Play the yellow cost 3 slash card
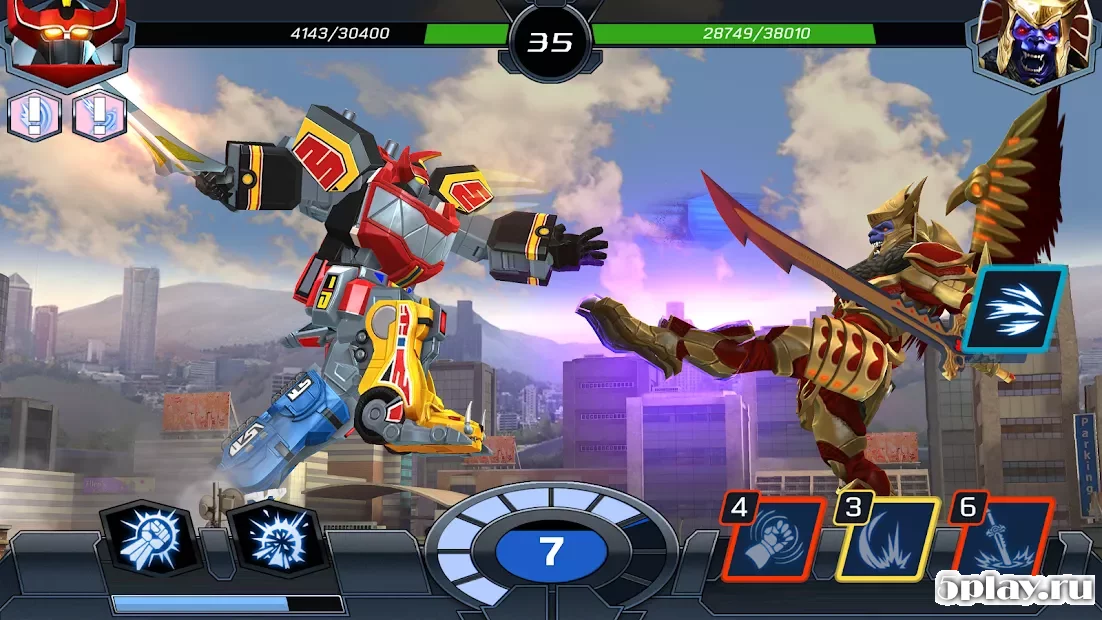The image size is (1102, 620). coord(887,540)
